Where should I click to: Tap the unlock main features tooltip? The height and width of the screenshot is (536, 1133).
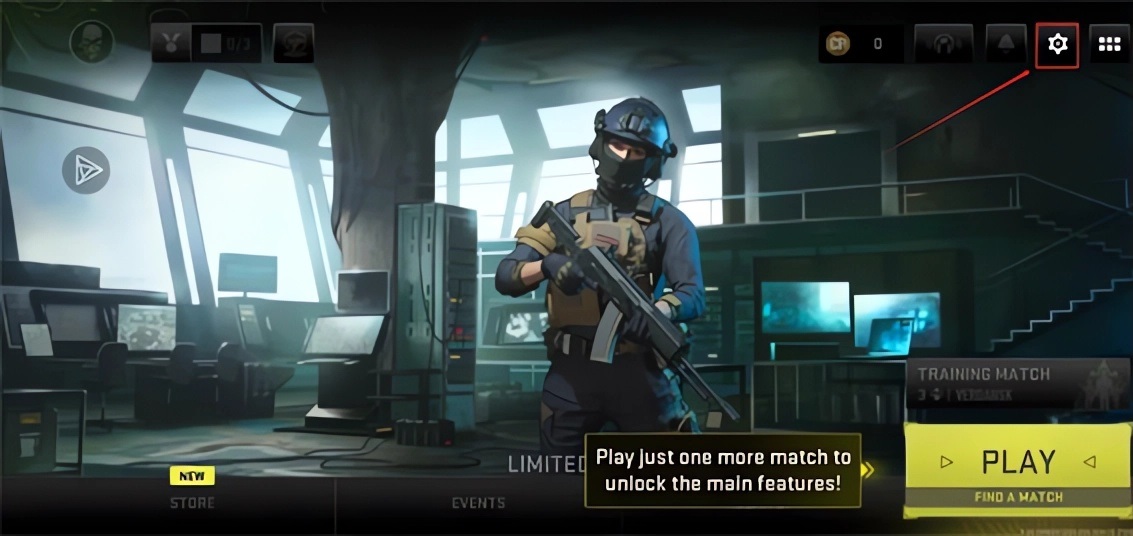pyautogui.click(x=723, y=469)
